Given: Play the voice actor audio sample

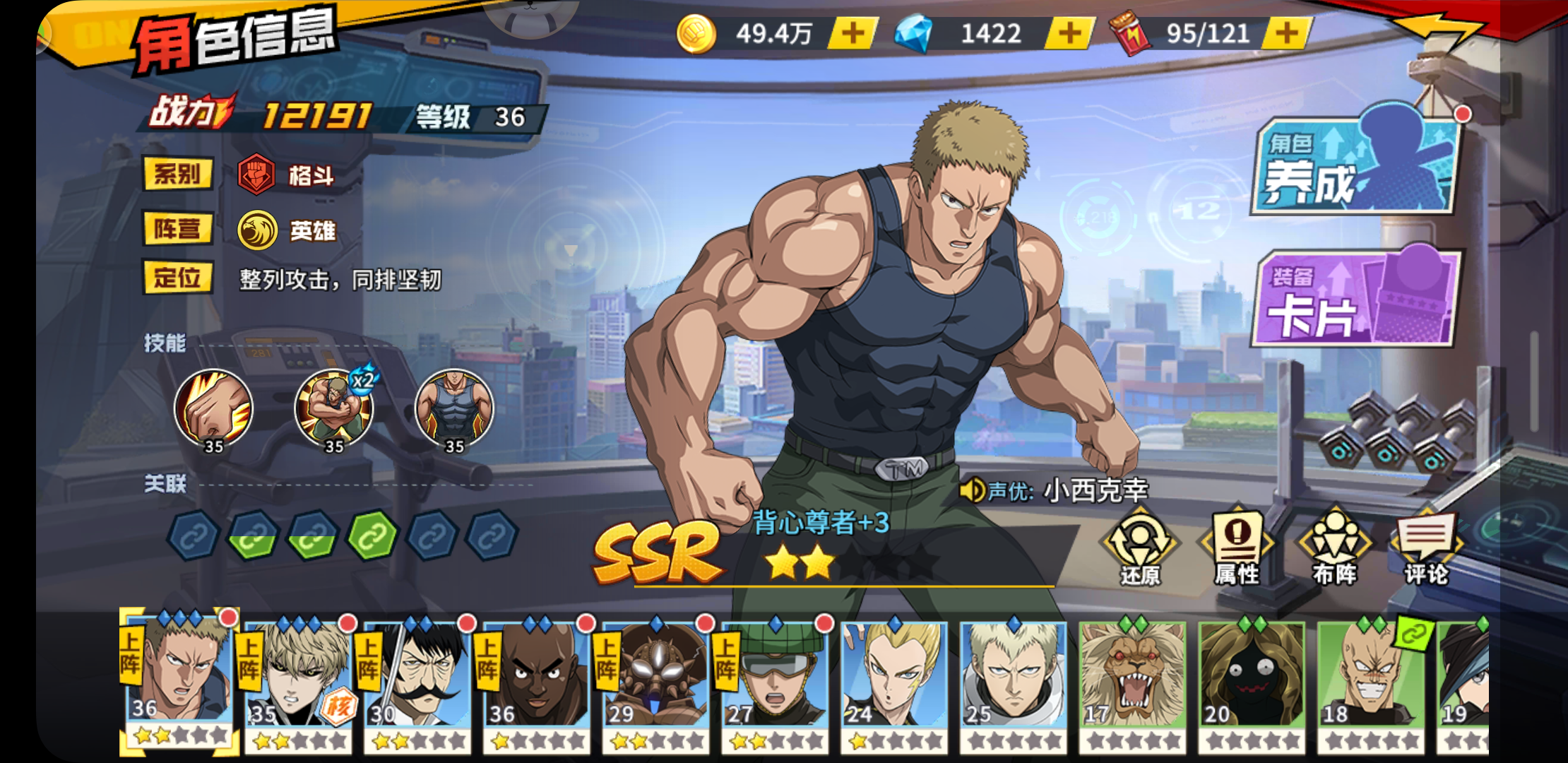Looking at the screenshot, I should coord(973,490).
